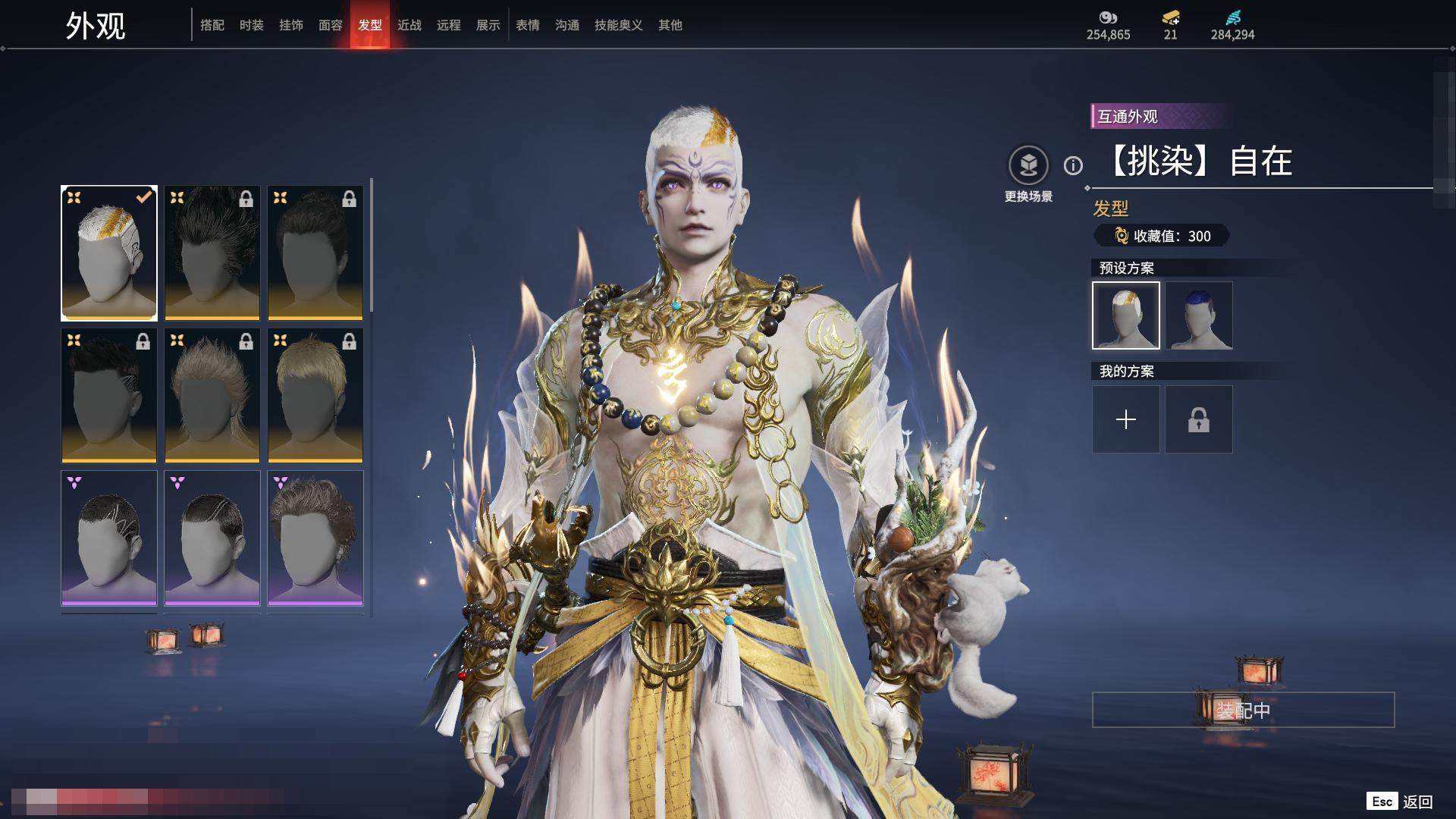Open the 时装 tab

(x=252, y=25)
